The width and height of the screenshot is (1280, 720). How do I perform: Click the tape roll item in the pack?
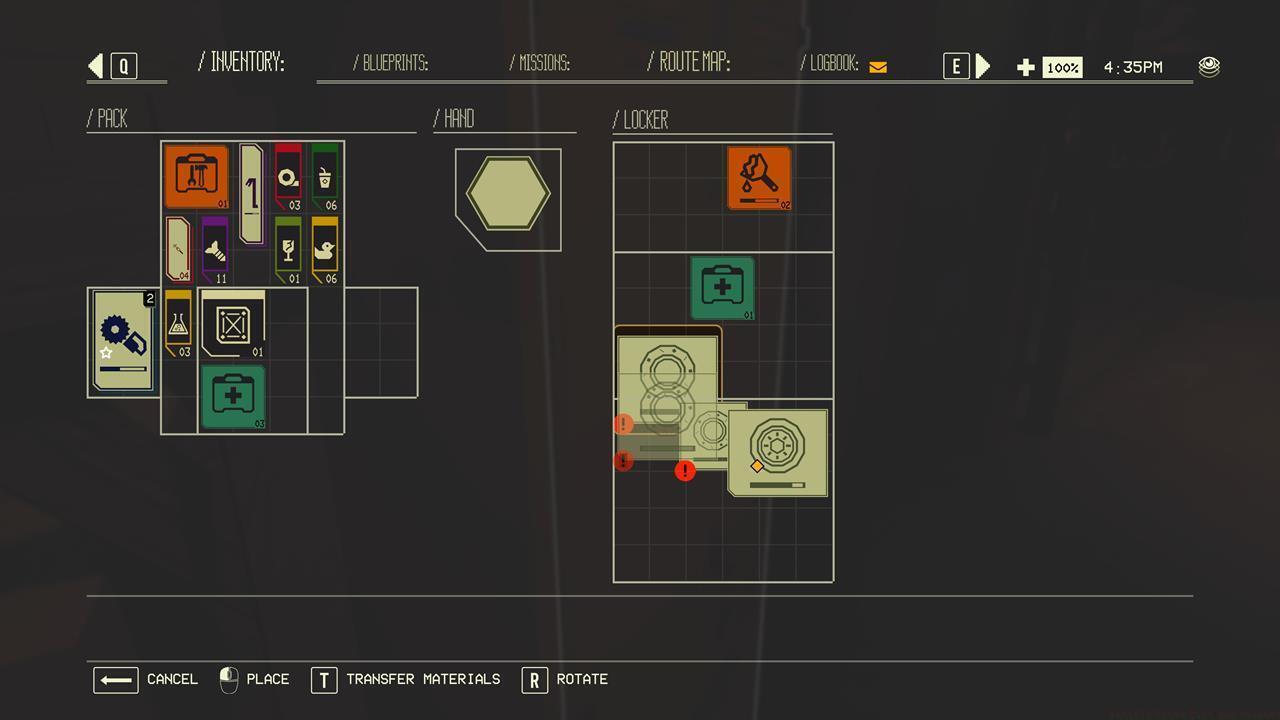pos(287,180)
